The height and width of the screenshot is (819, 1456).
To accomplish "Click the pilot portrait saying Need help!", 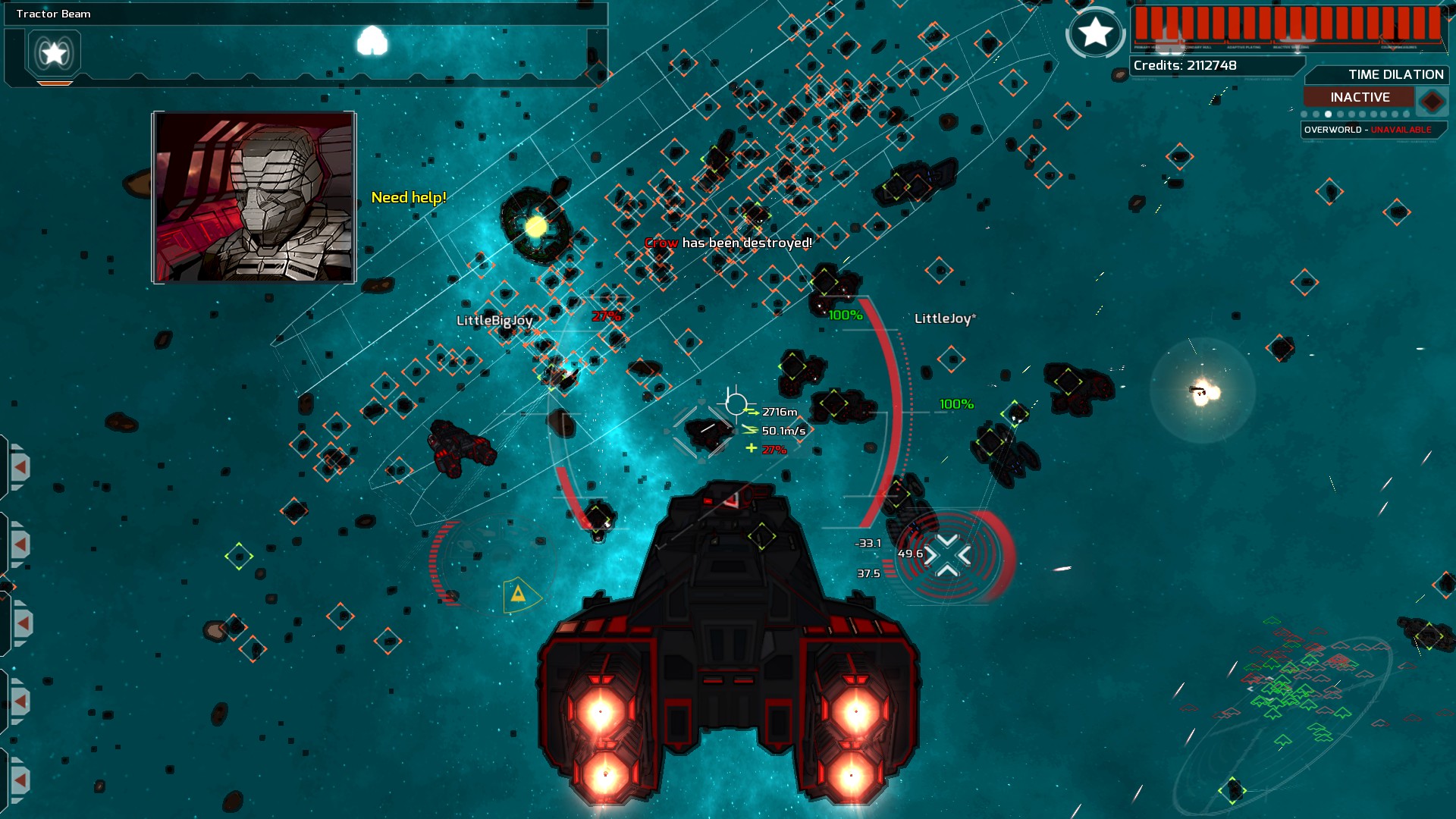I will coord(252,196).
